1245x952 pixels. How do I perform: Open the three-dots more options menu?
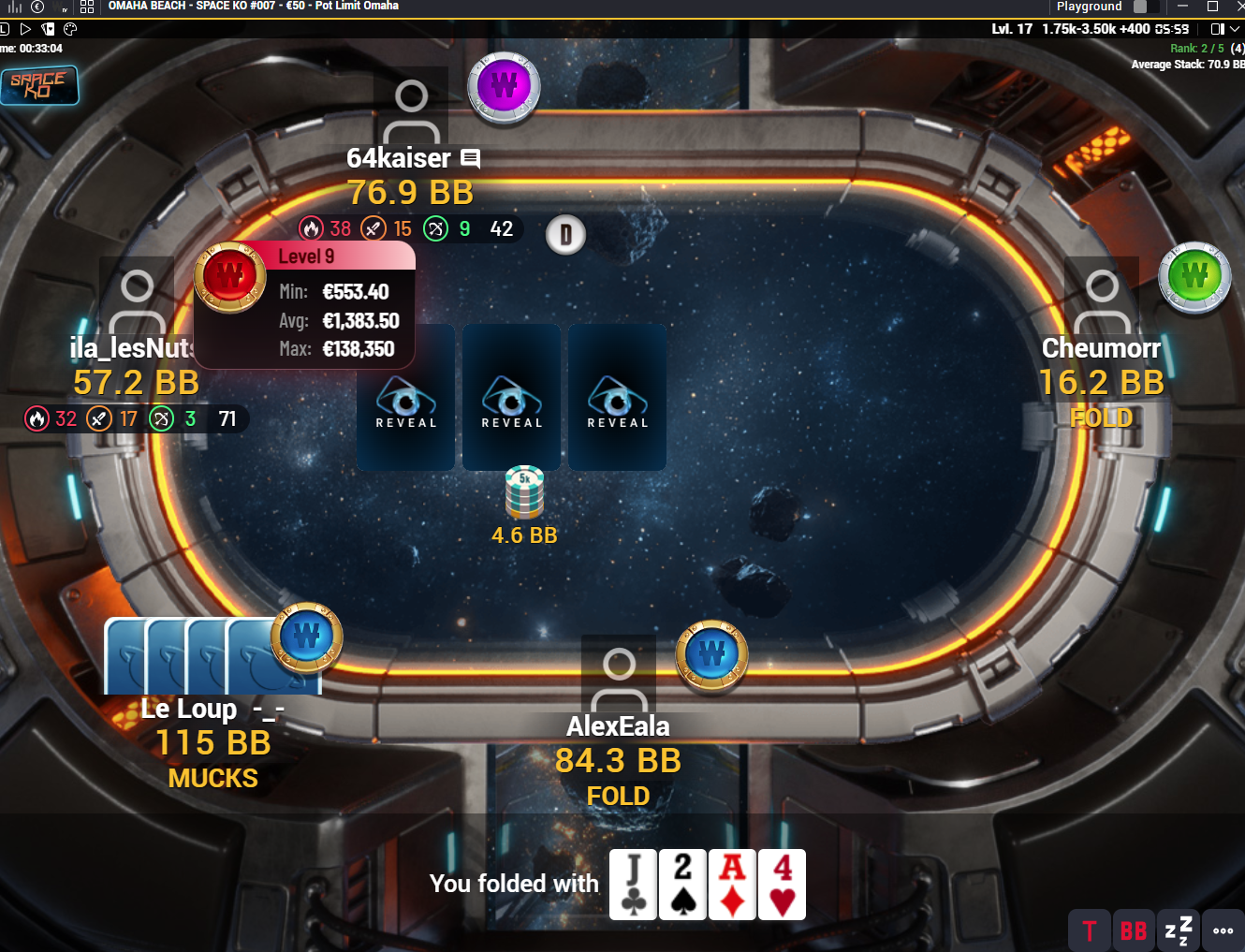point(1223,930)
